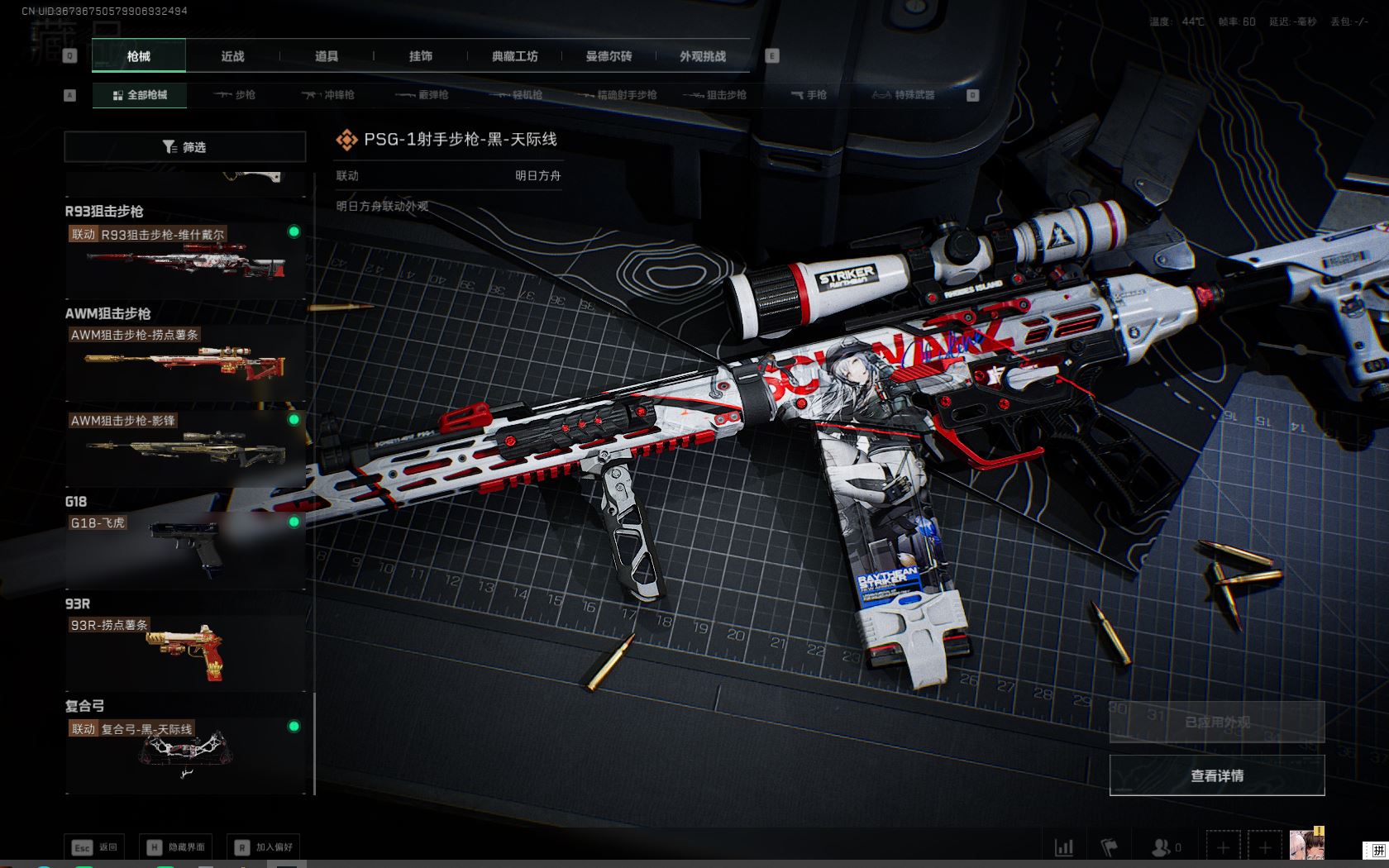This screenshot has height=868, width=1389.
Task: Show the 外观挑战 appearance challenge tab
Action: (x=703, y=56)
